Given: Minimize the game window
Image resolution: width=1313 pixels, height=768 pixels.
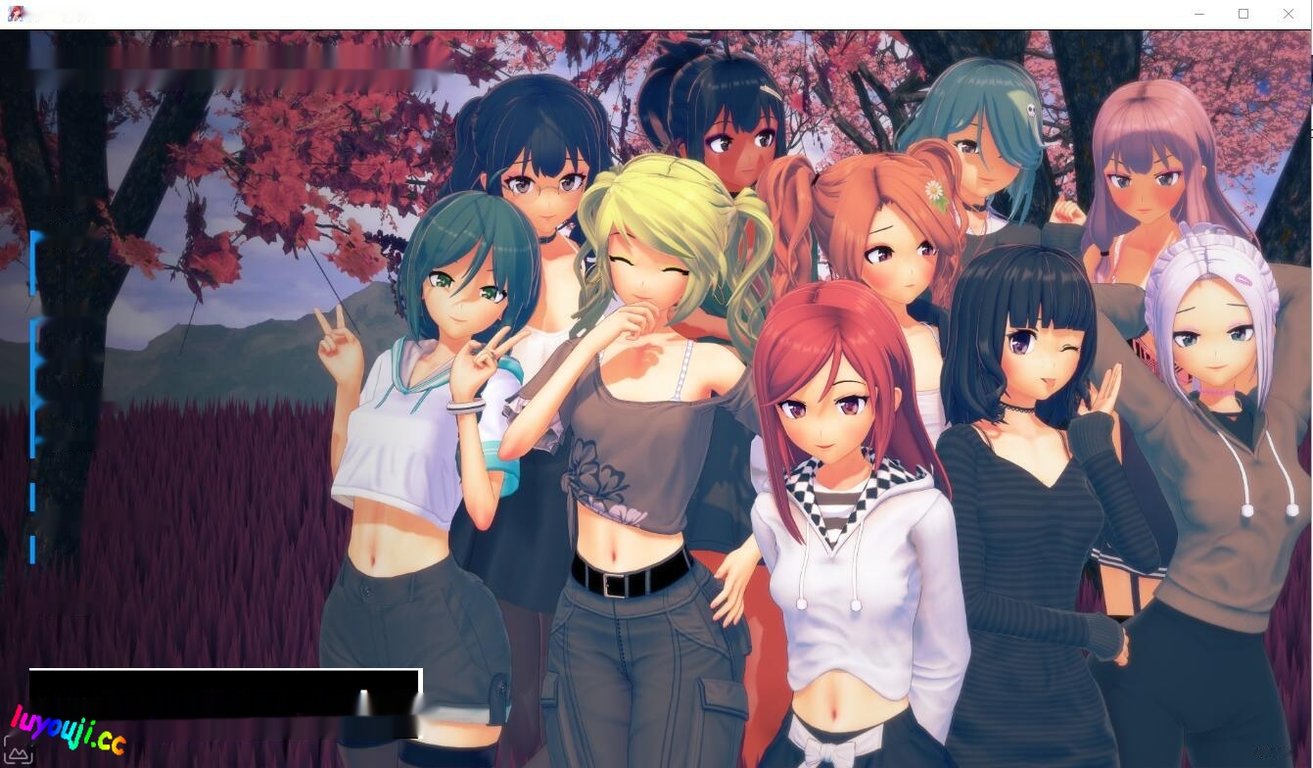Looking at the screenshot, I should [1198, 14].
